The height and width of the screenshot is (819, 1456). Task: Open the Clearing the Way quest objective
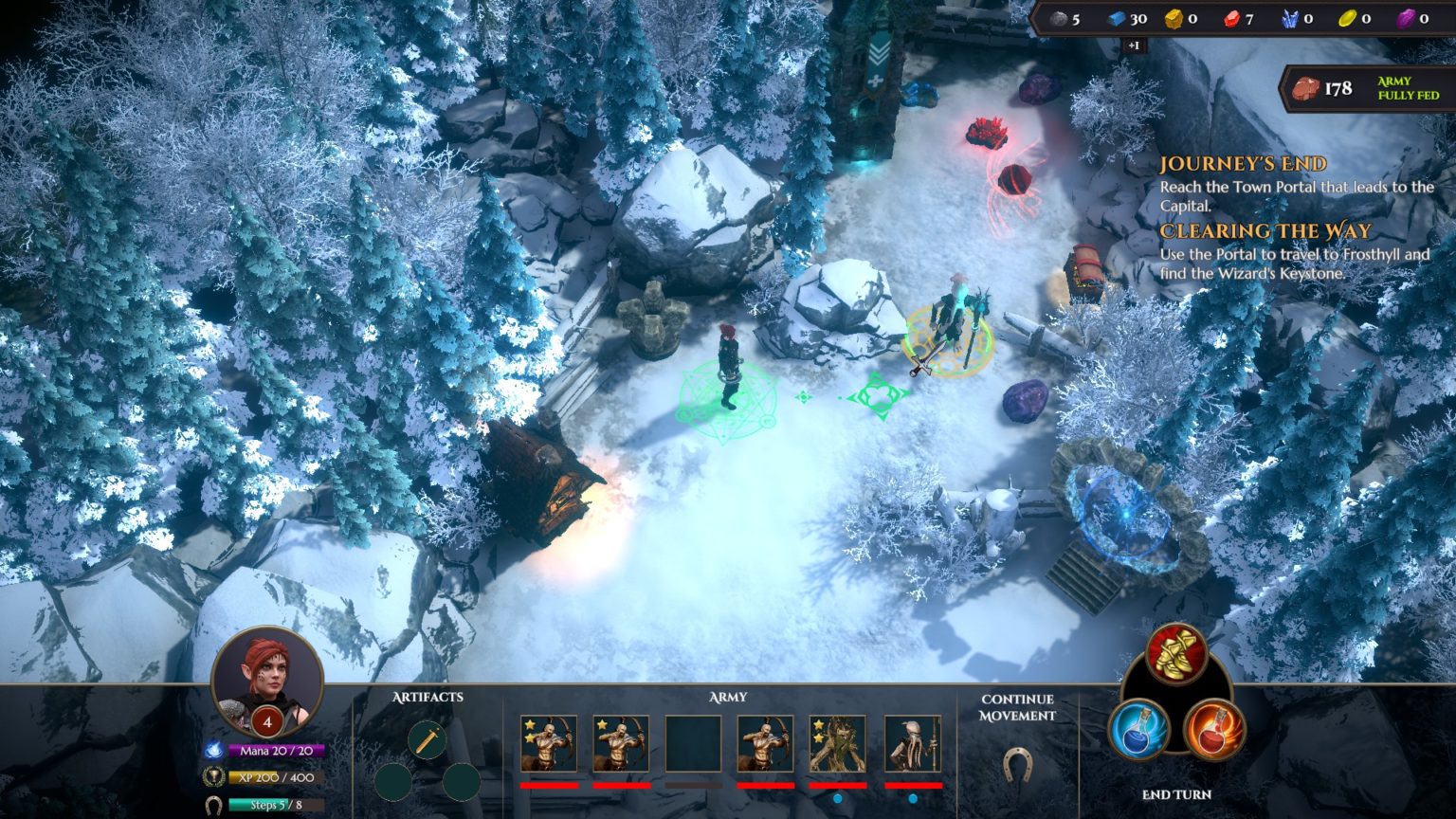pos(1265,231)
